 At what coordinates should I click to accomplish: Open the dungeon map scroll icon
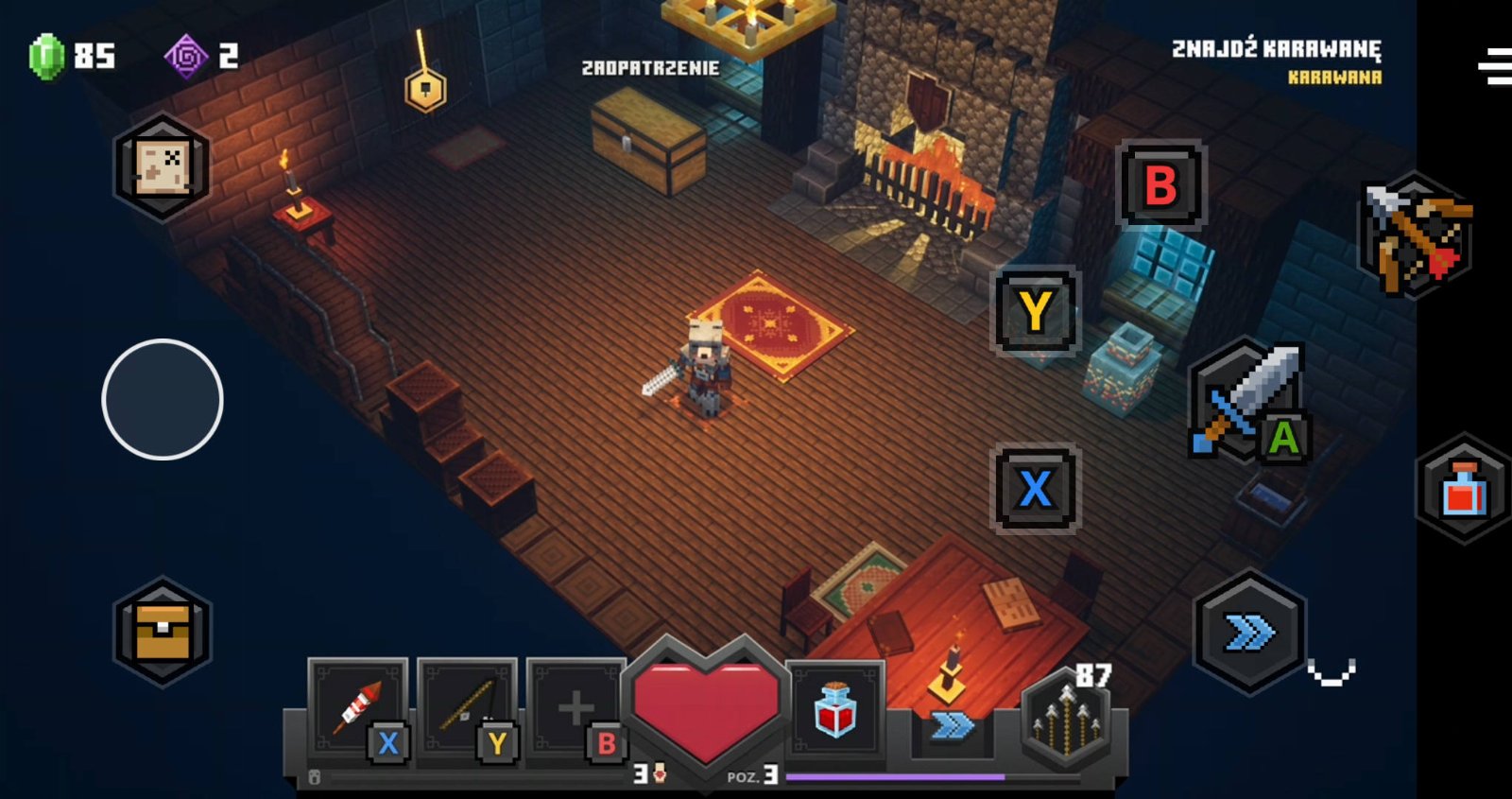tap(162, 167)
